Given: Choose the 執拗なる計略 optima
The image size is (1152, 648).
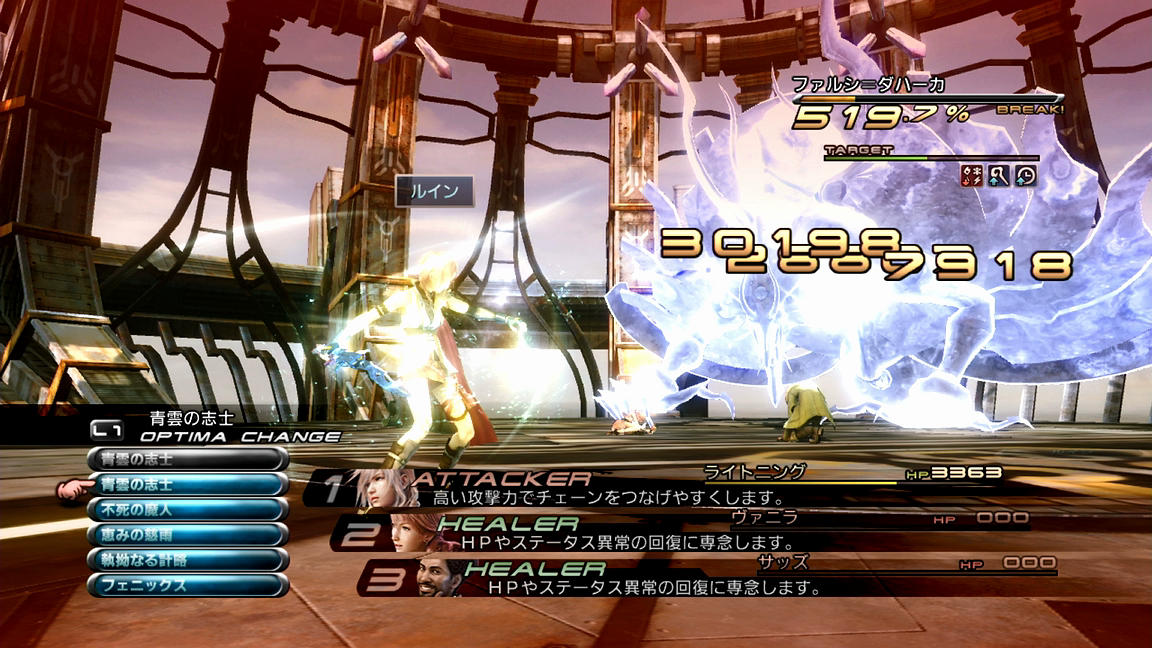Looking at the screenshot, I should coord(187,560).
